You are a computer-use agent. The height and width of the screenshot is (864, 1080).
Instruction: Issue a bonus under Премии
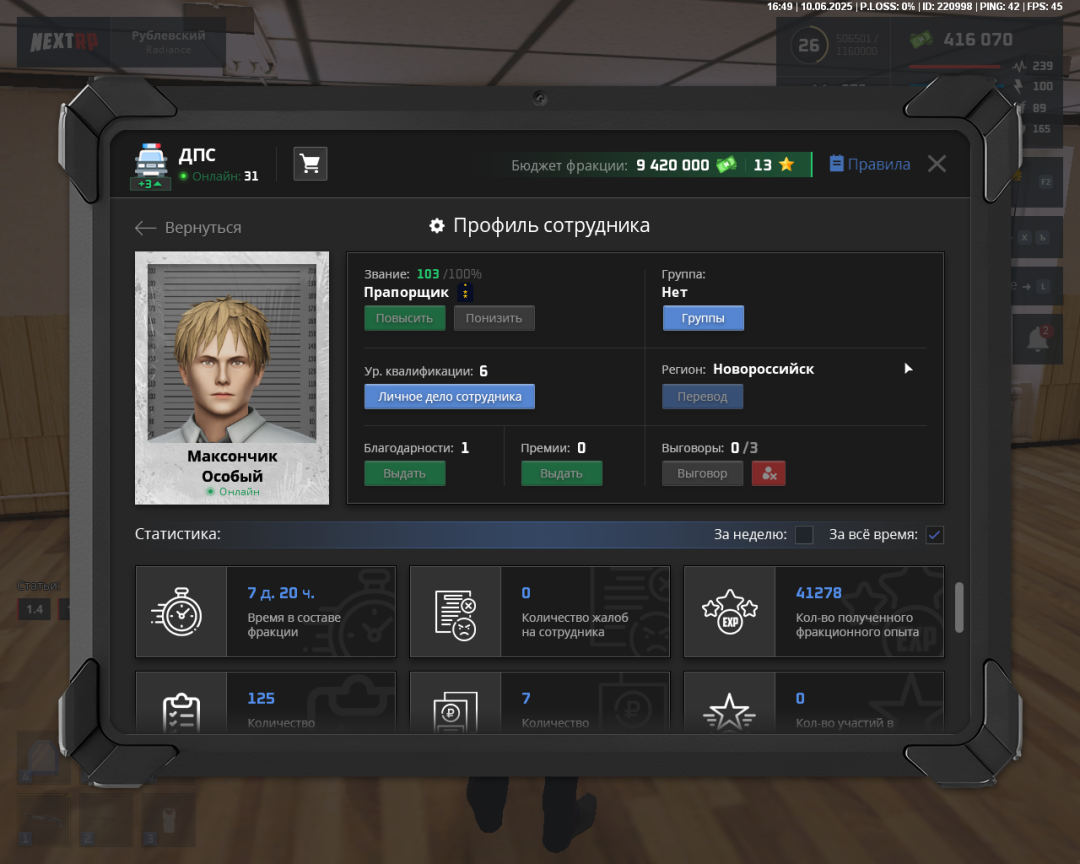click(561, 473)
